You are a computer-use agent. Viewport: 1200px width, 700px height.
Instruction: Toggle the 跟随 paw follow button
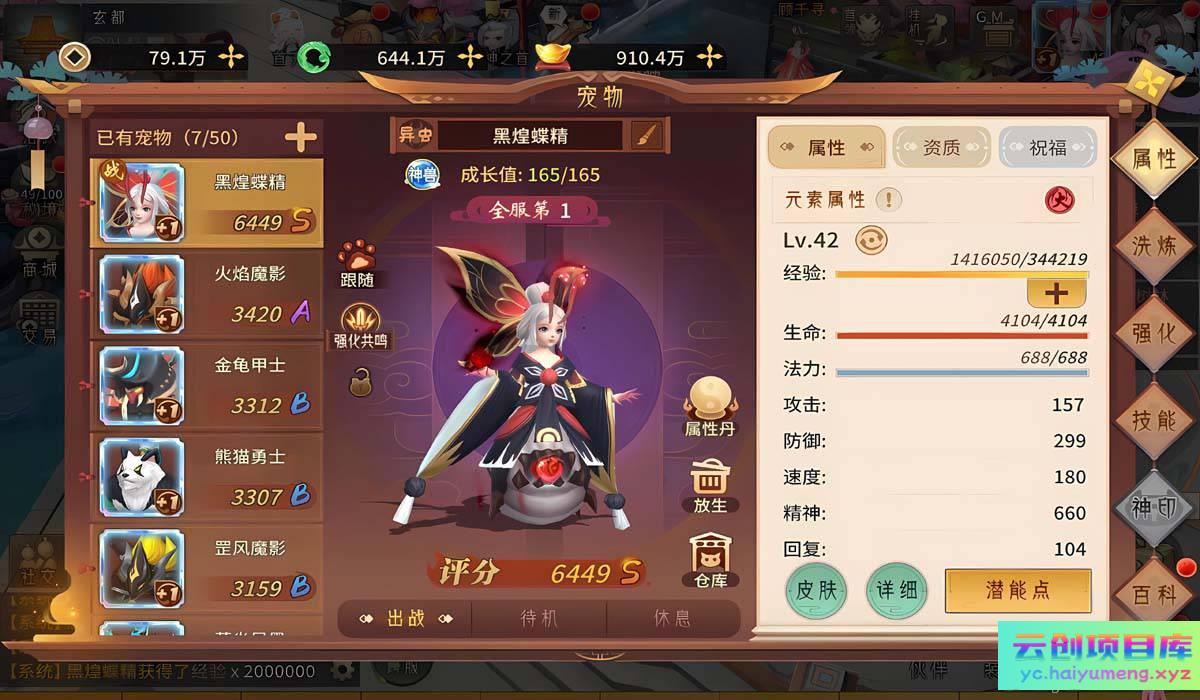(357, 265)
